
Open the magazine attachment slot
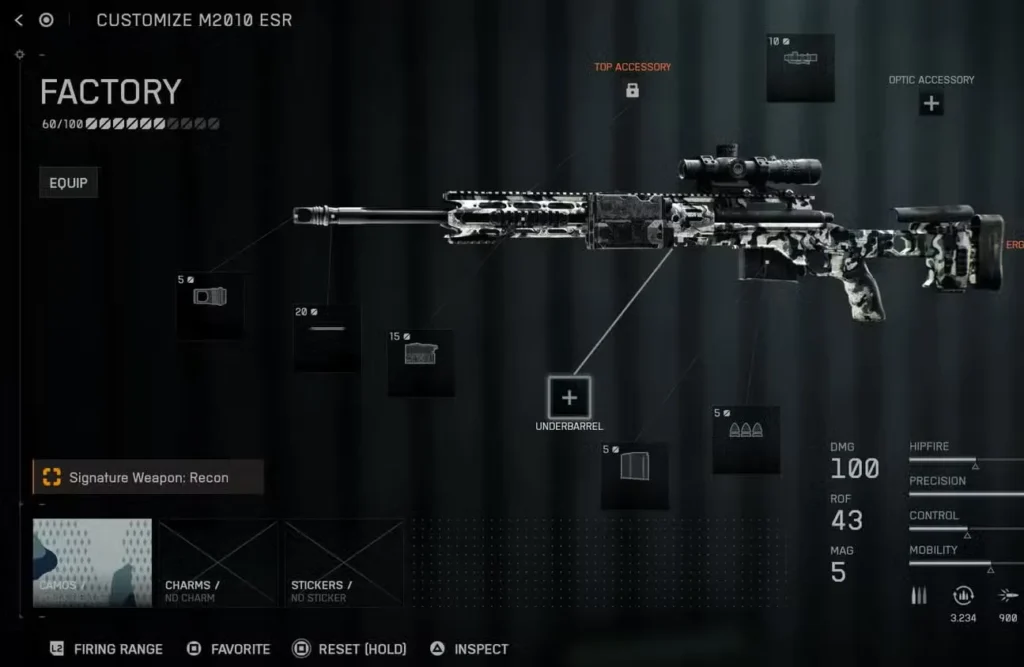tap(634, 476)
